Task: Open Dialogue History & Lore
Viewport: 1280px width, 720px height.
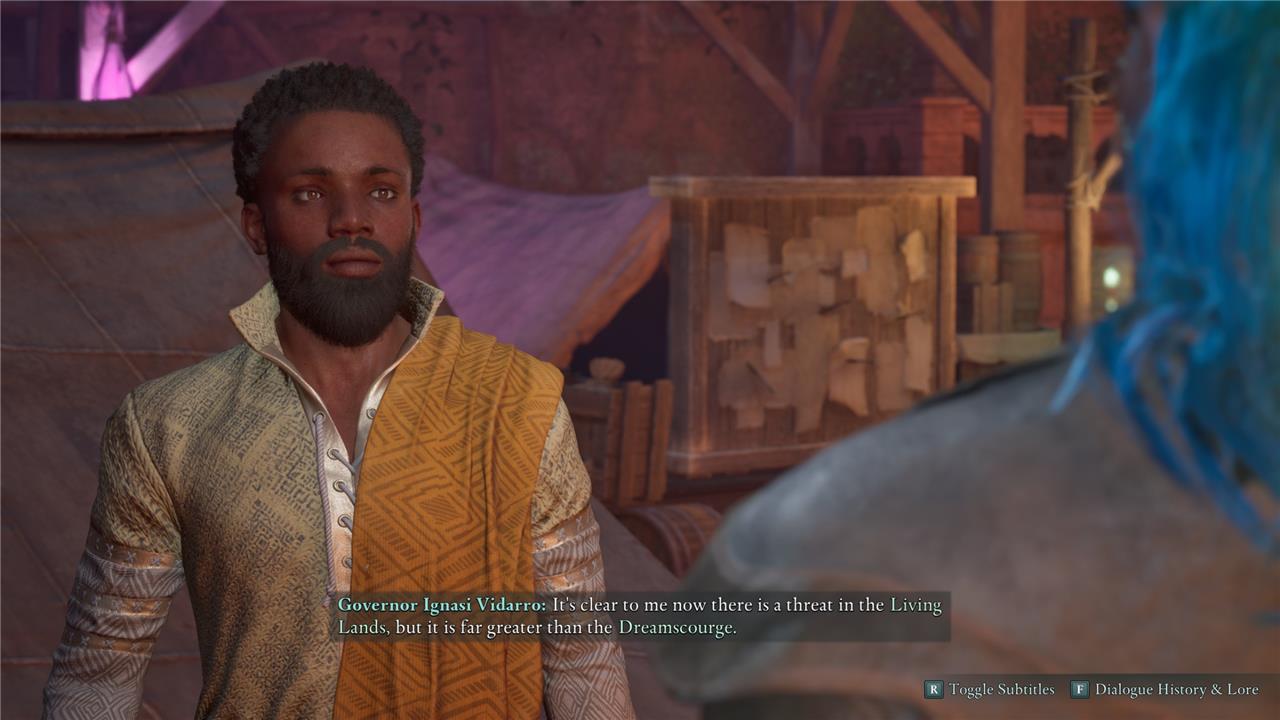Action: pyautogui.click(x=1166, y=689)
